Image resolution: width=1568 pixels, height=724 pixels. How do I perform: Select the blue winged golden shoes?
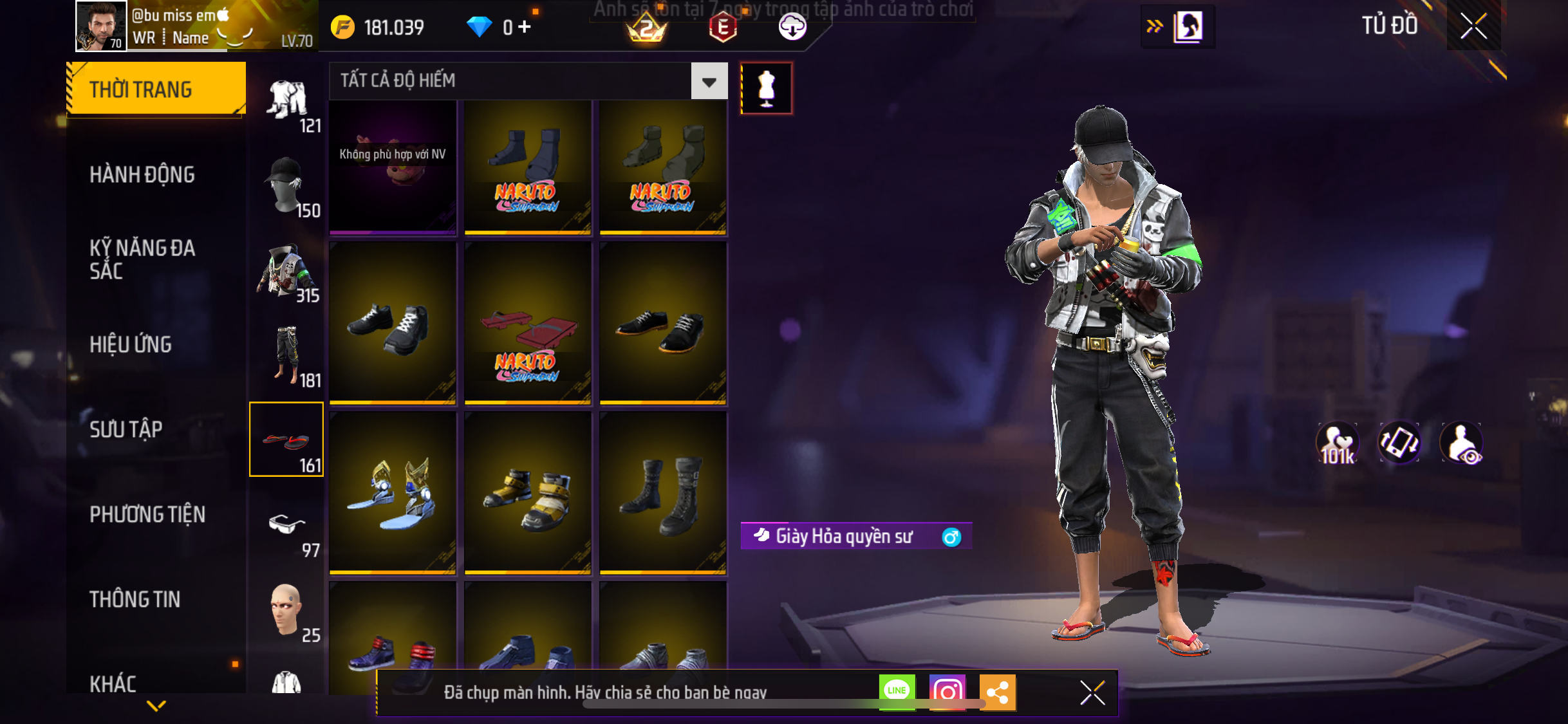pyautogui.click(x=393, y=493)
